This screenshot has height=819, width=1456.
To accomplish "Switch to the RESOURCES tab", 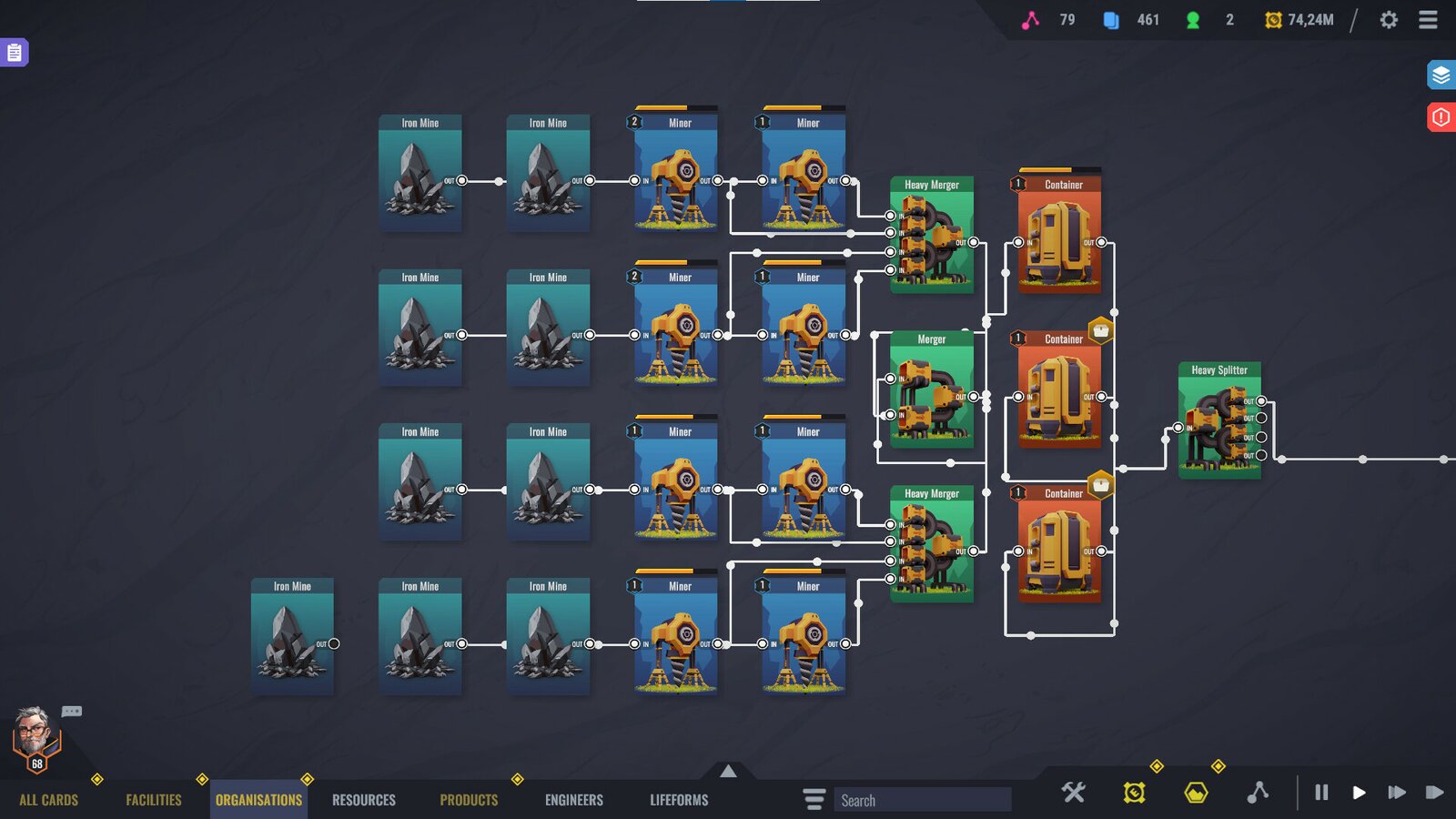I will pos(363,799).
